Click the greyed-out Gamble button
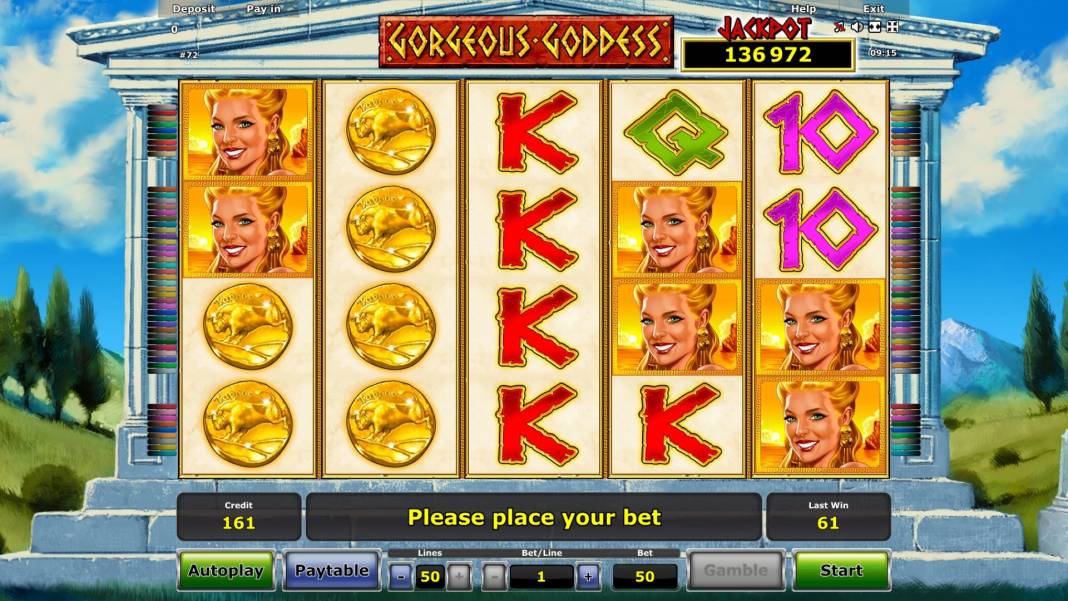 click(735, 571)
